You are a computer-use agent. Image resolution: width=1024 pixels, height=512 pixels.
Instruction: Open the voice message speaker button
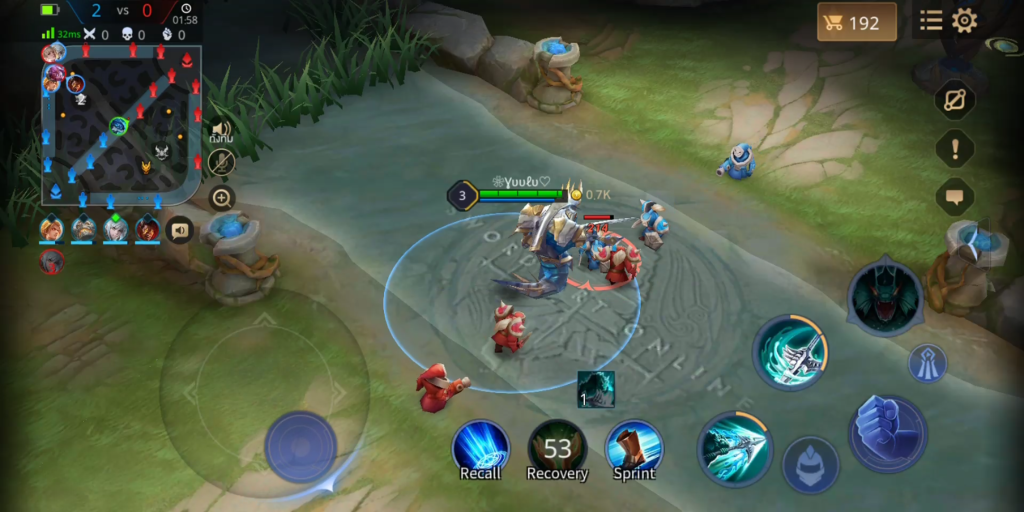[x=180, y=229]
